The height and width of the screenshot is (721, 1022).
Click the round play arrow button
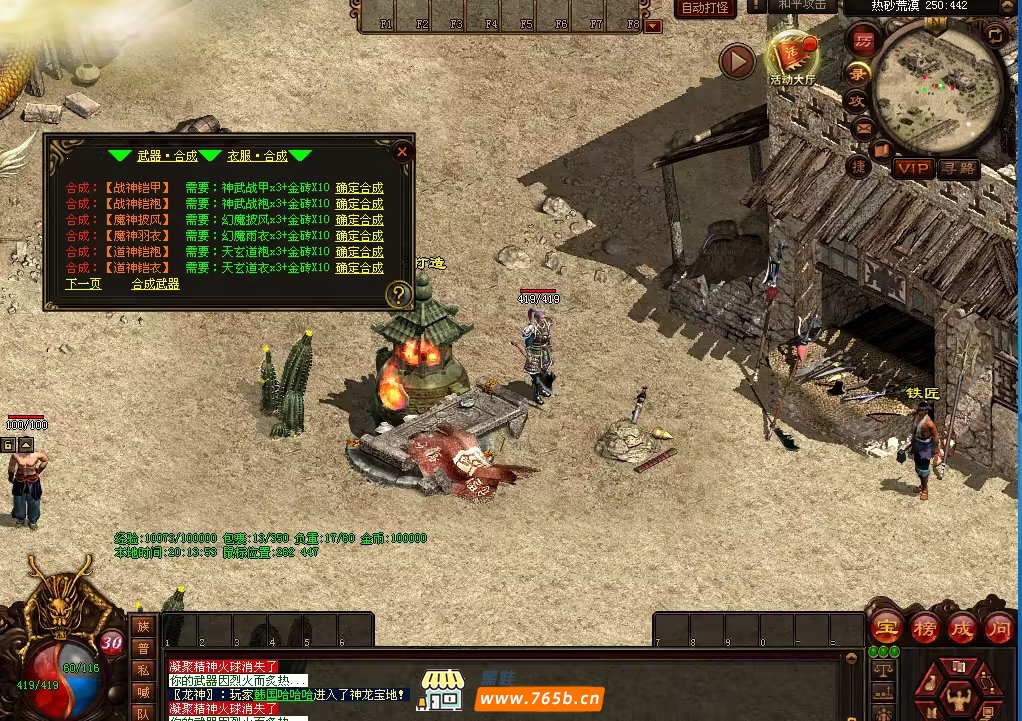click(737, 62)
